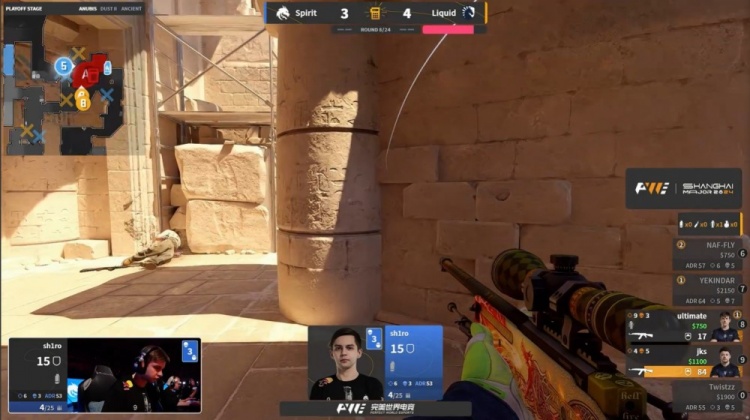
Task: Click the Shanghai Major 2024 logo
Action: coord(685,188)
